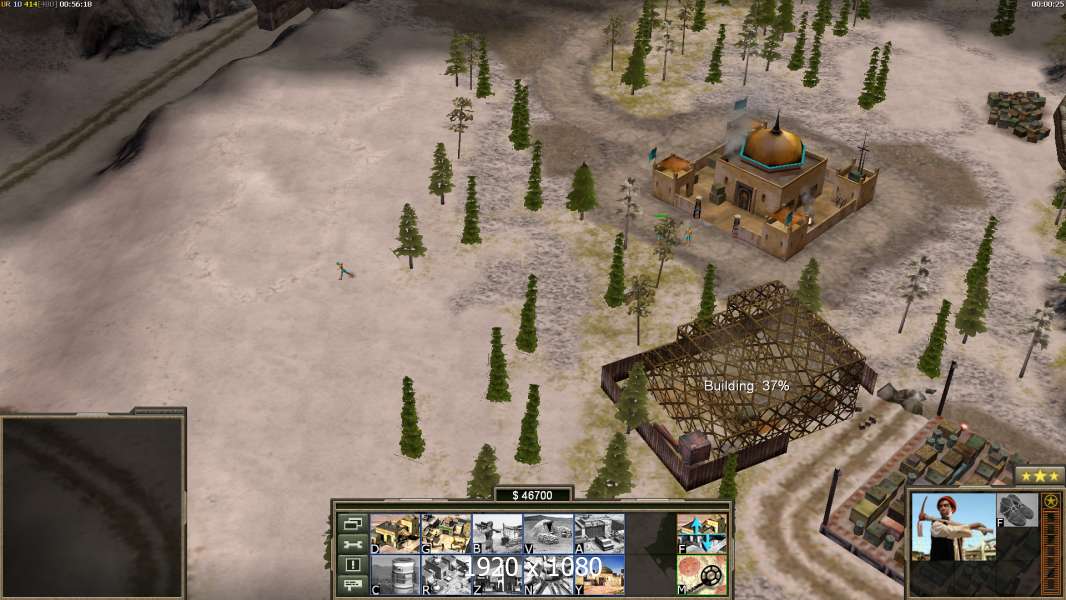Open the chat message sidebar button

pyautogui.click(x=352, y=586)
